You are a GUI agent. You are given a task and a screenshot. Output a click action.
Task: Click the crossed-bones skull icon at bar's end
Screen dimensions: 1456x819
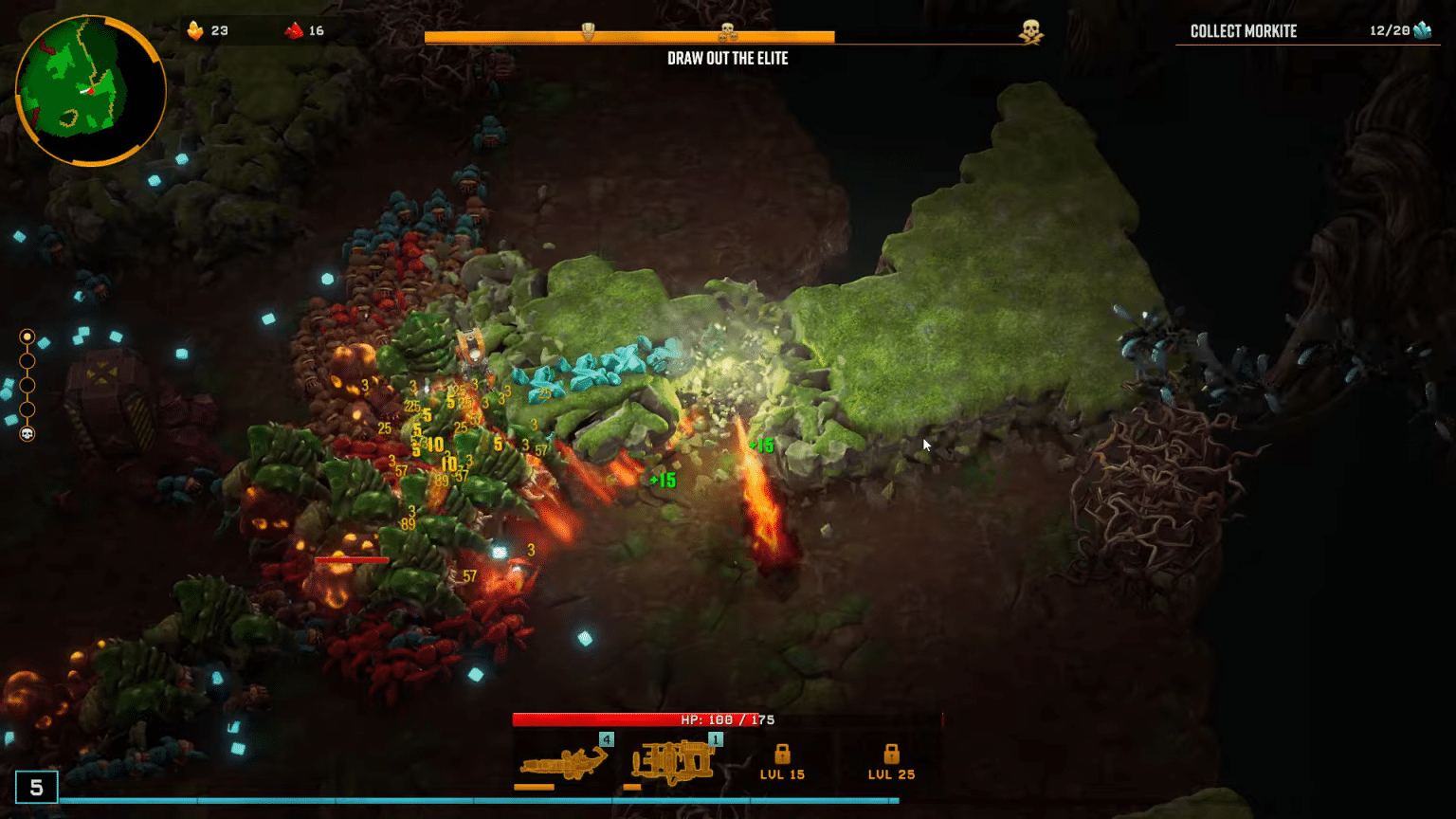(x=1032, y=30)
